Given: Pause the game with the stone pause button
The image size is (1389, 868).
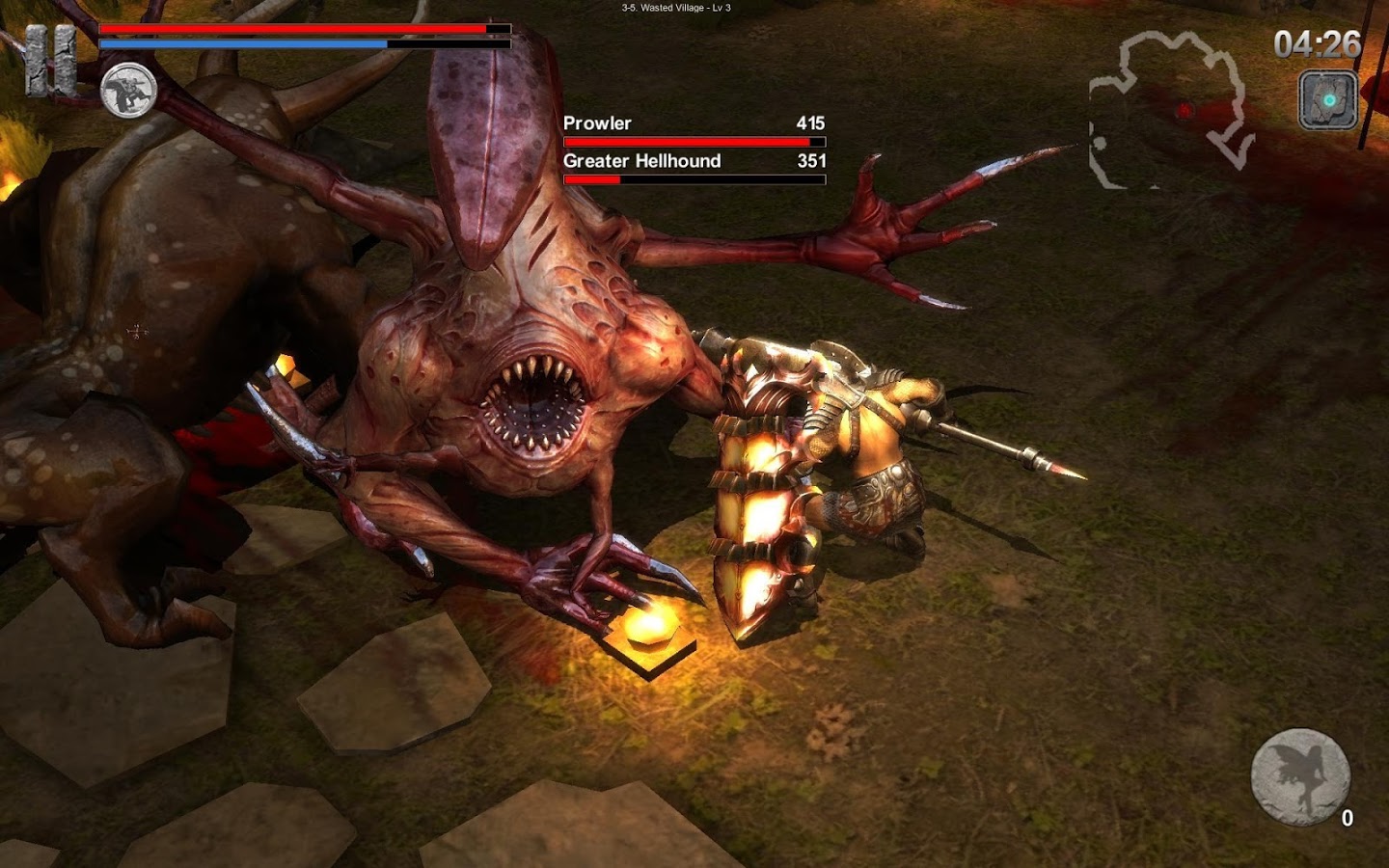Looking at the screenshot, I should [50, 60].
